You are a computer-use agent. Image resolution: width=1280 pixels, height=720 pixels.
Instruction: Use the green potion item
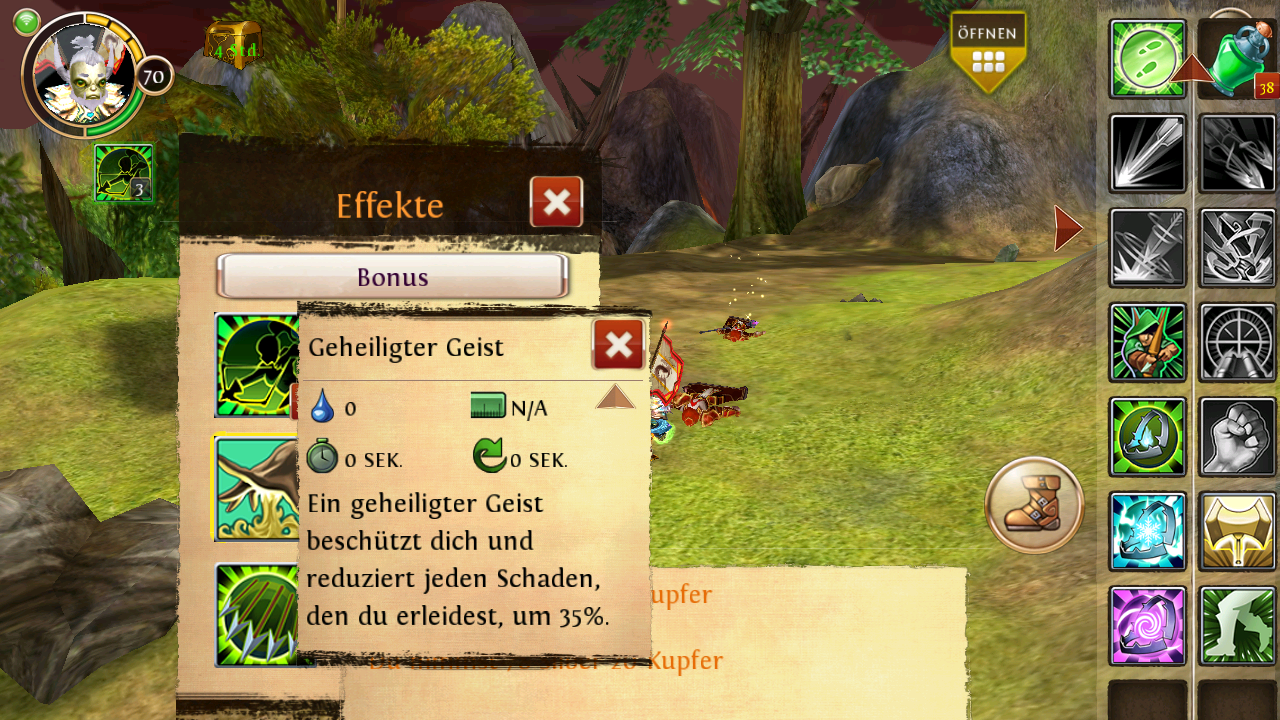(1240, 58)
